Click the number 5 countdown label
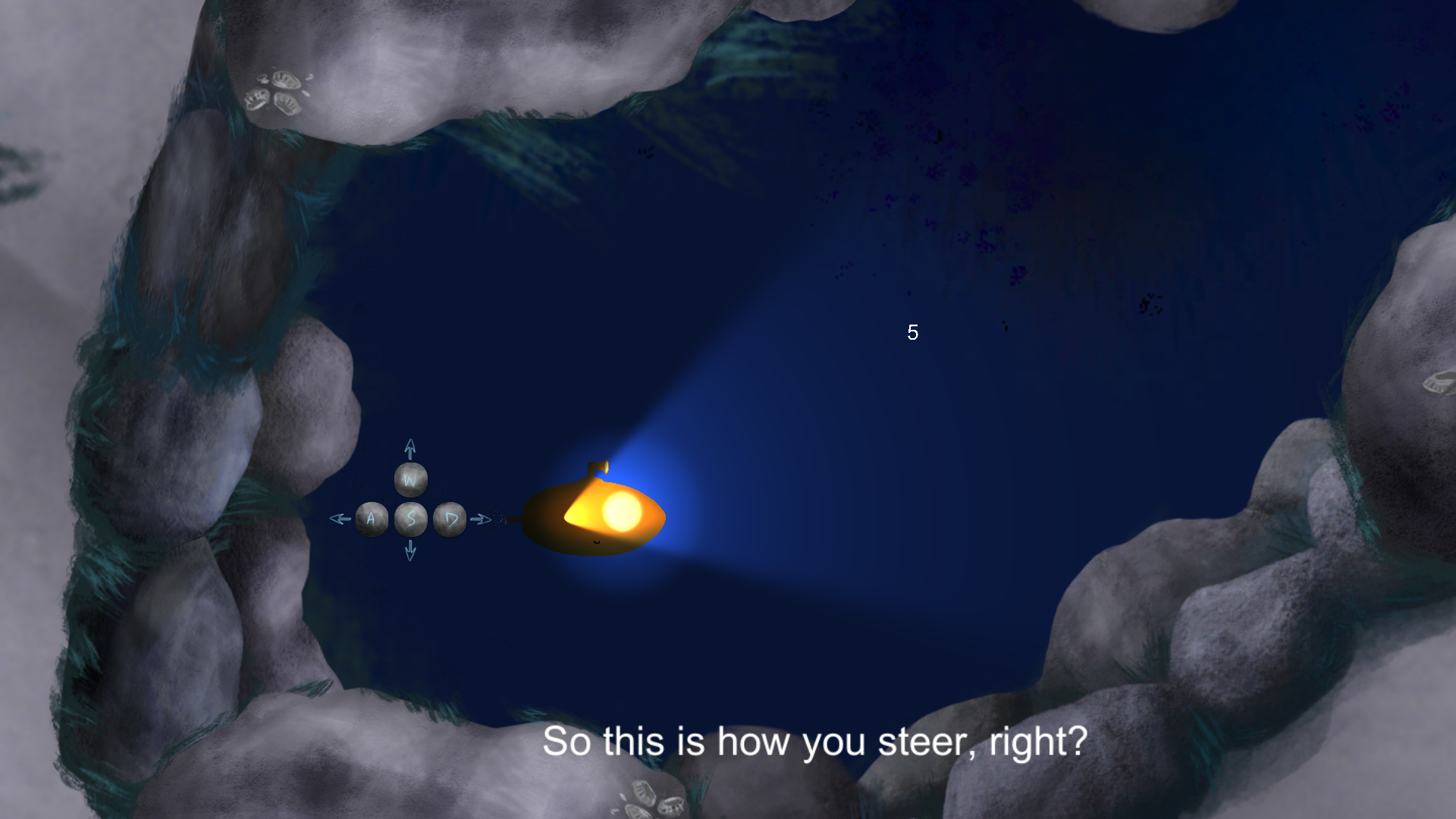 [912, 332]
